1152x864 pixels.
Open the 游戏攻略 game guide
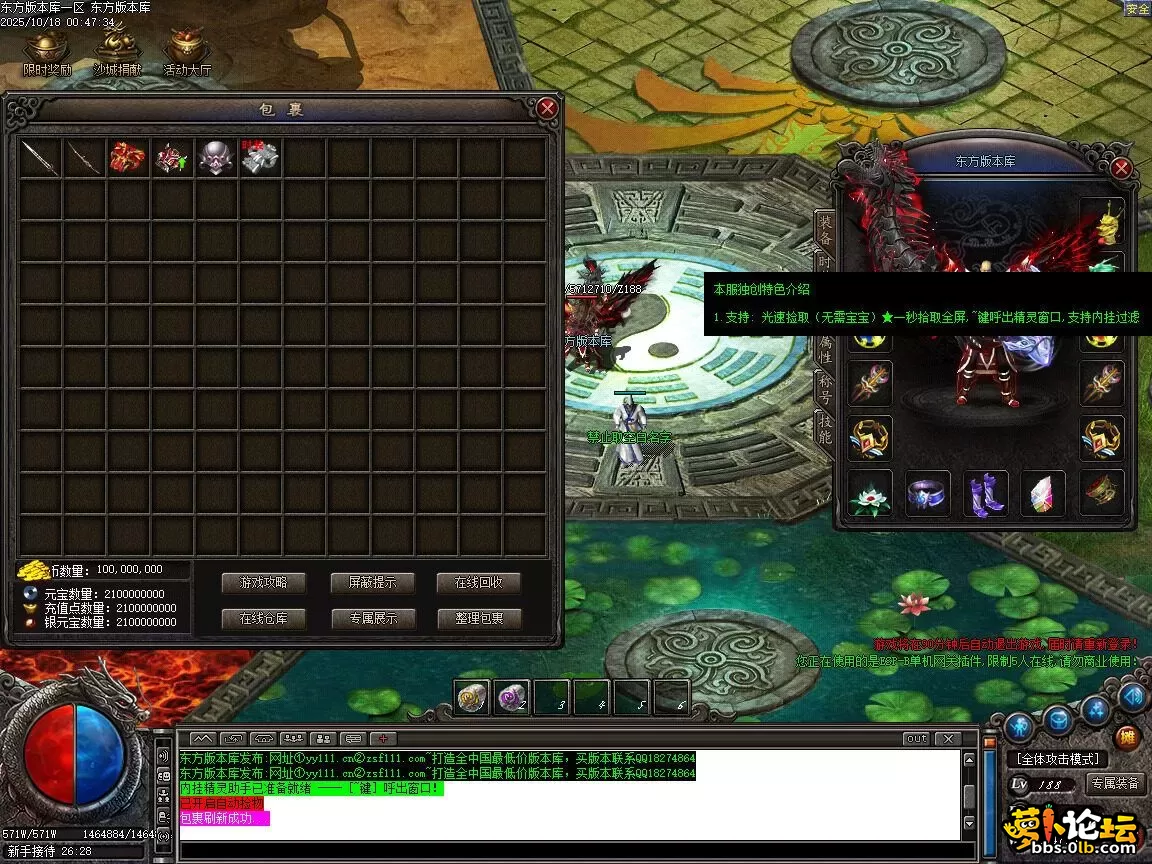(x=263, y=583)
